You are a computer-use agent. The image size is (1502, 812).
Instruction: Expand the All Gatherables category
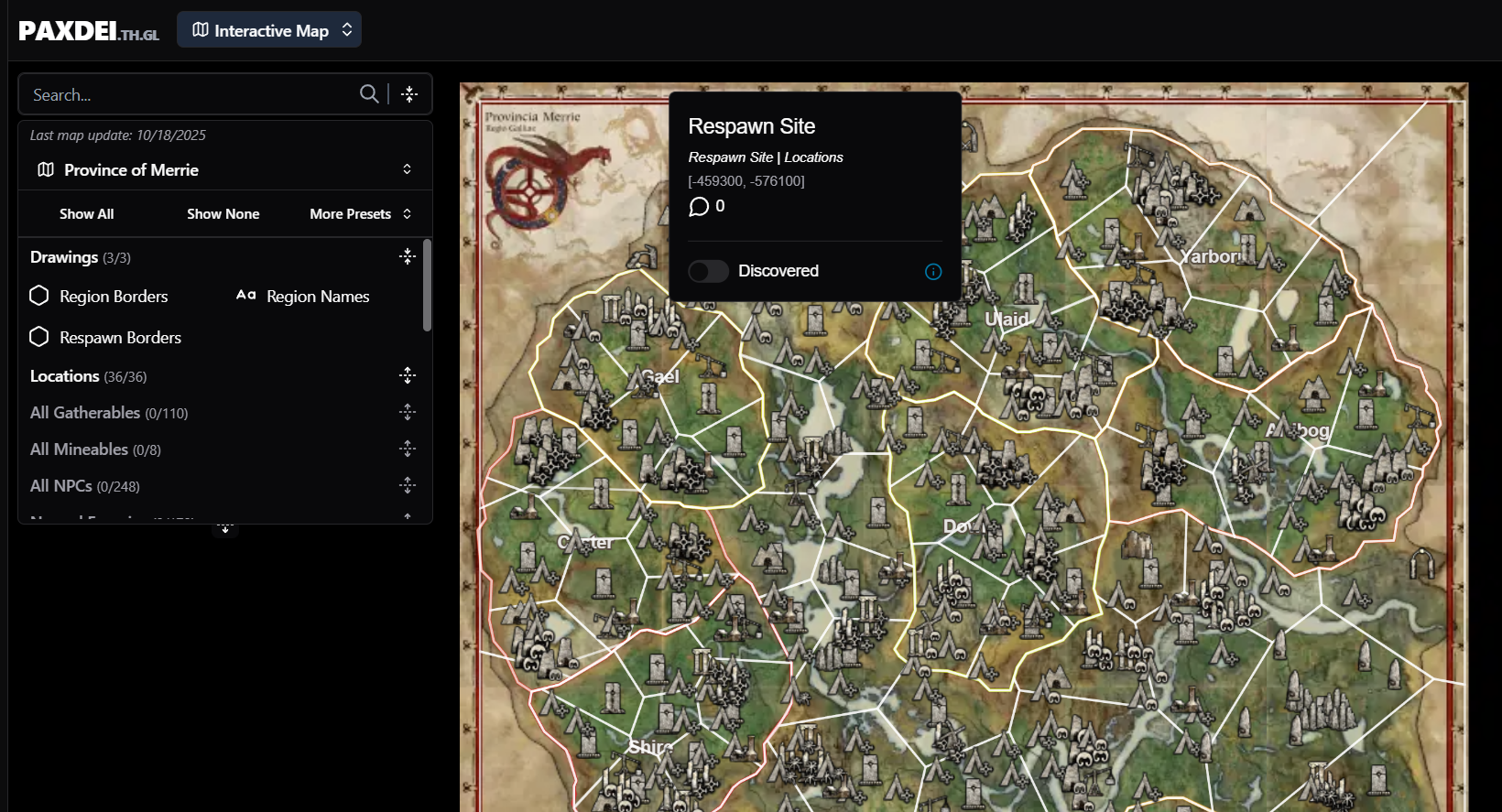click(x=408, y=412)
